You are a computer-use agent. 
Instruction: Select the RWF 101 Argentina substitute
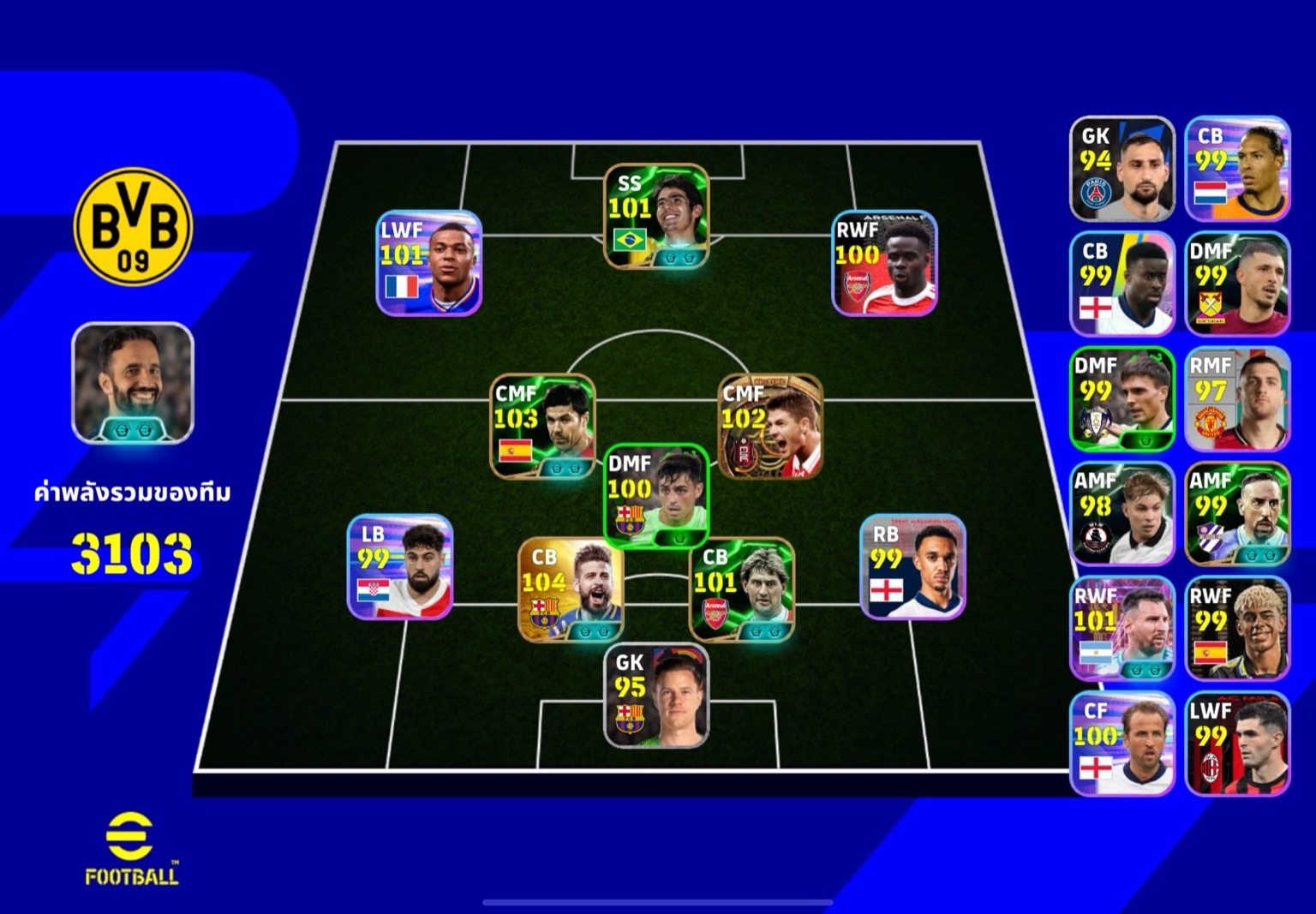[1122, 629]
